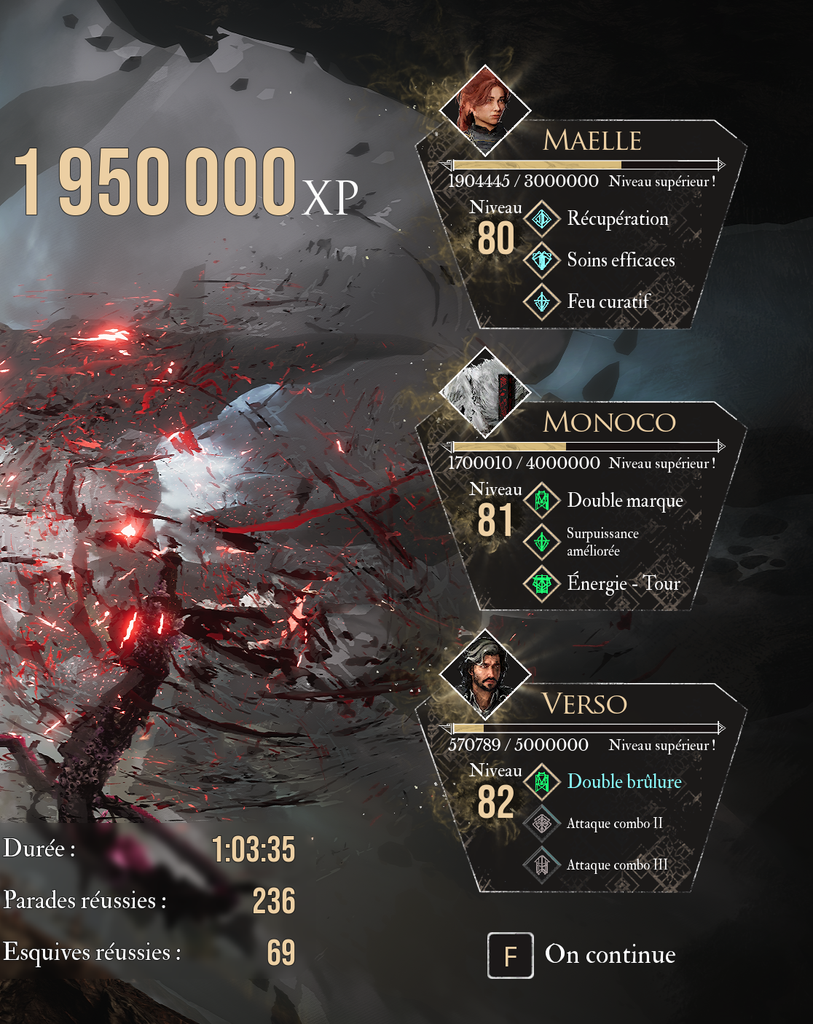
Task: Click the Récupération skill icon
Action: pos(542,219)
